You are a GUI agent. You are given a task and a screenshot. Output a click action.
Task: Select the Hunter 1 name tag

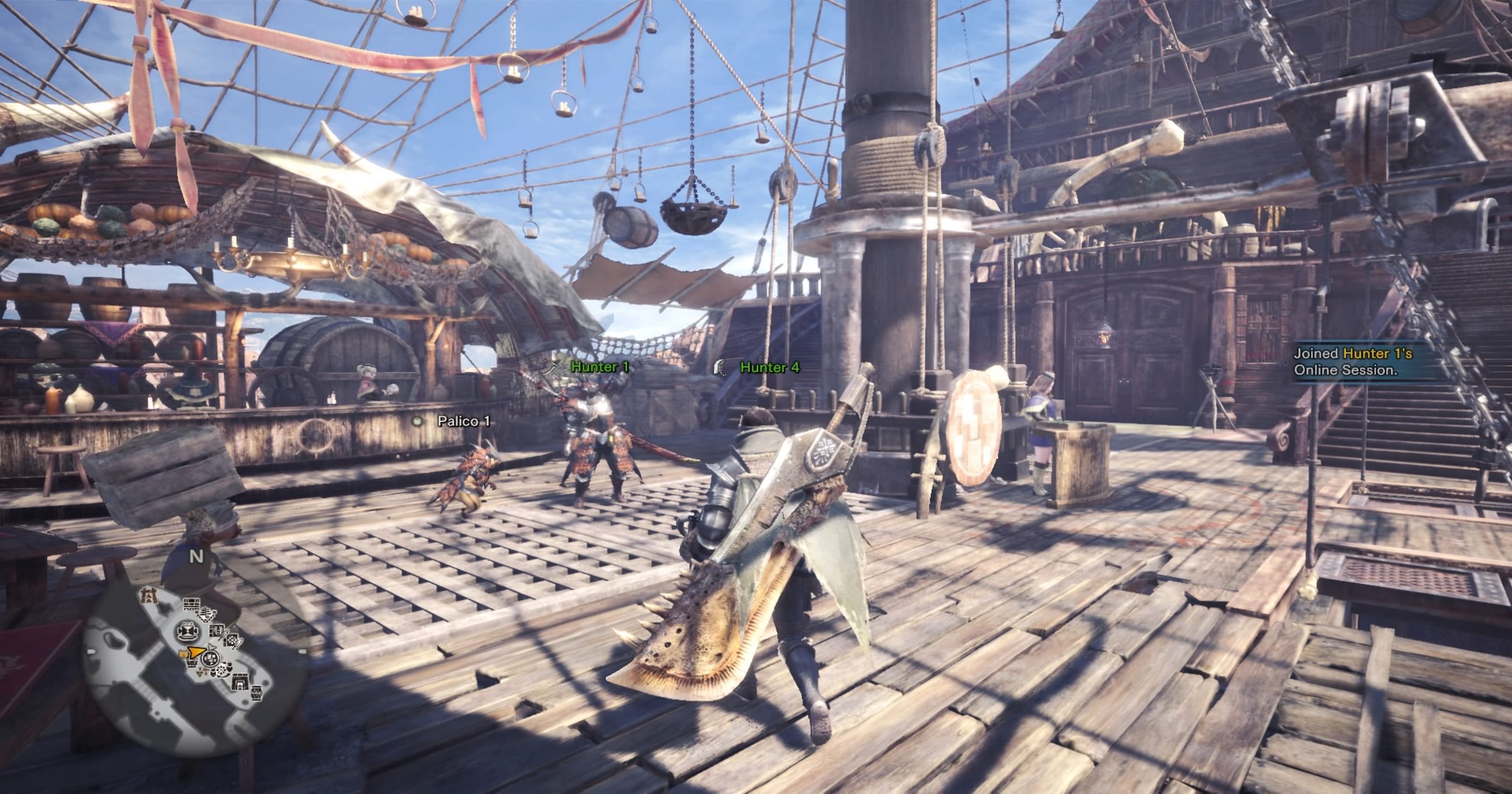click(x=600, y=367)
